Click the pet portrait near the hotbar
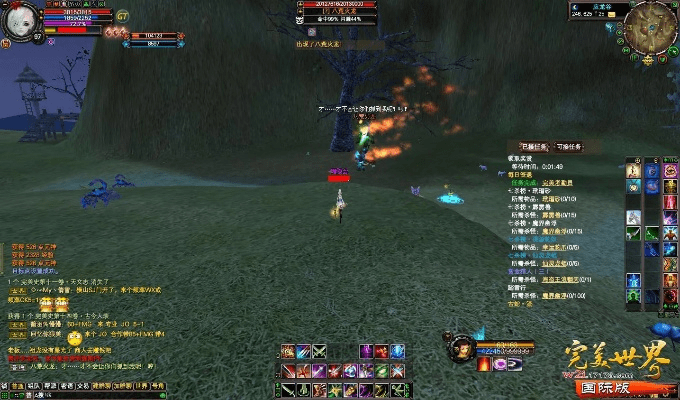This screenshot has width=680, height=400. [x=462, y=347]
